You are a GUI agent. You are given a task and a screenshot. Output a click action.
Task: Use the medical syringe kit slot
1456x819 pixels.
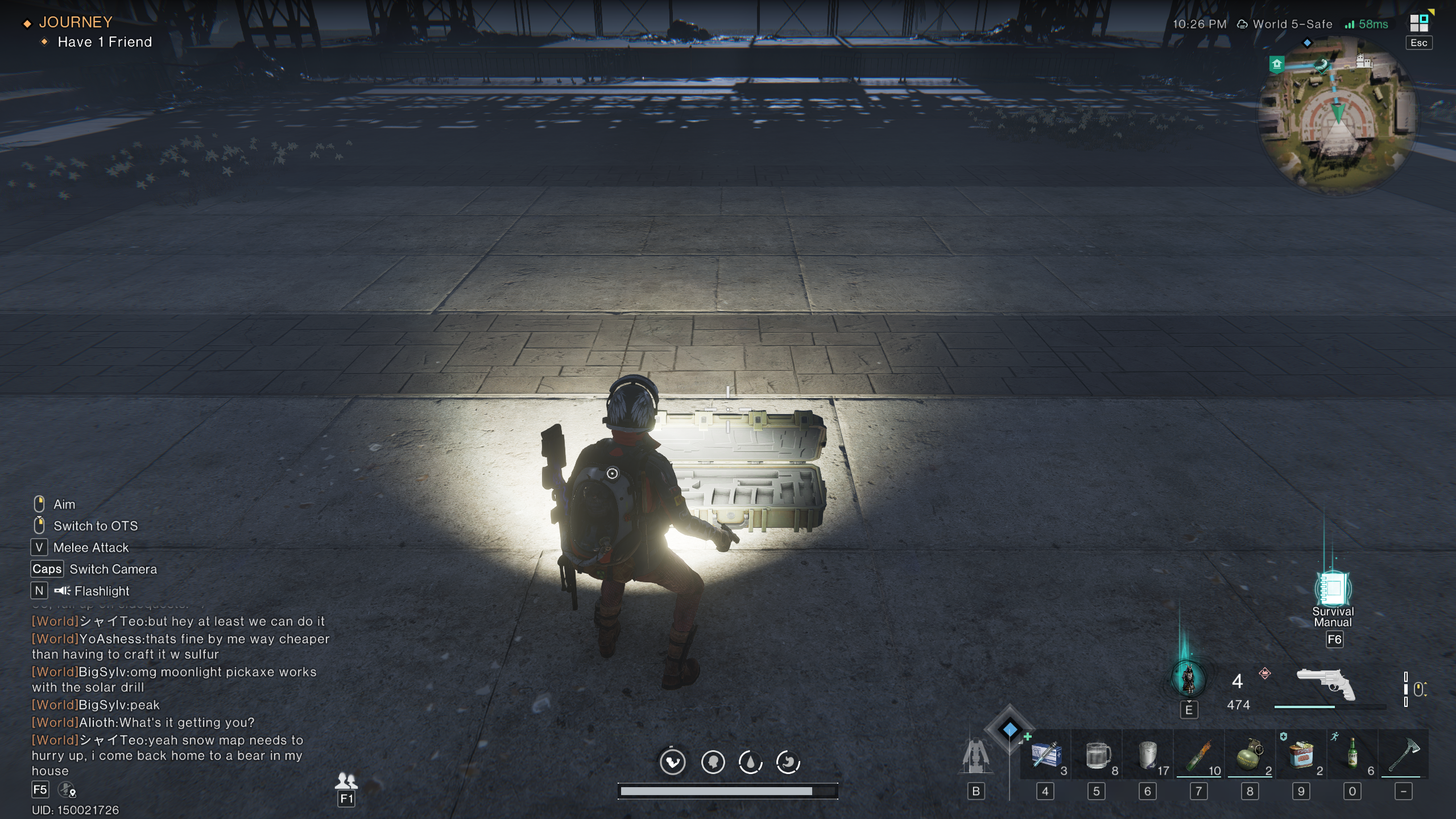[x=1045, y=755]
